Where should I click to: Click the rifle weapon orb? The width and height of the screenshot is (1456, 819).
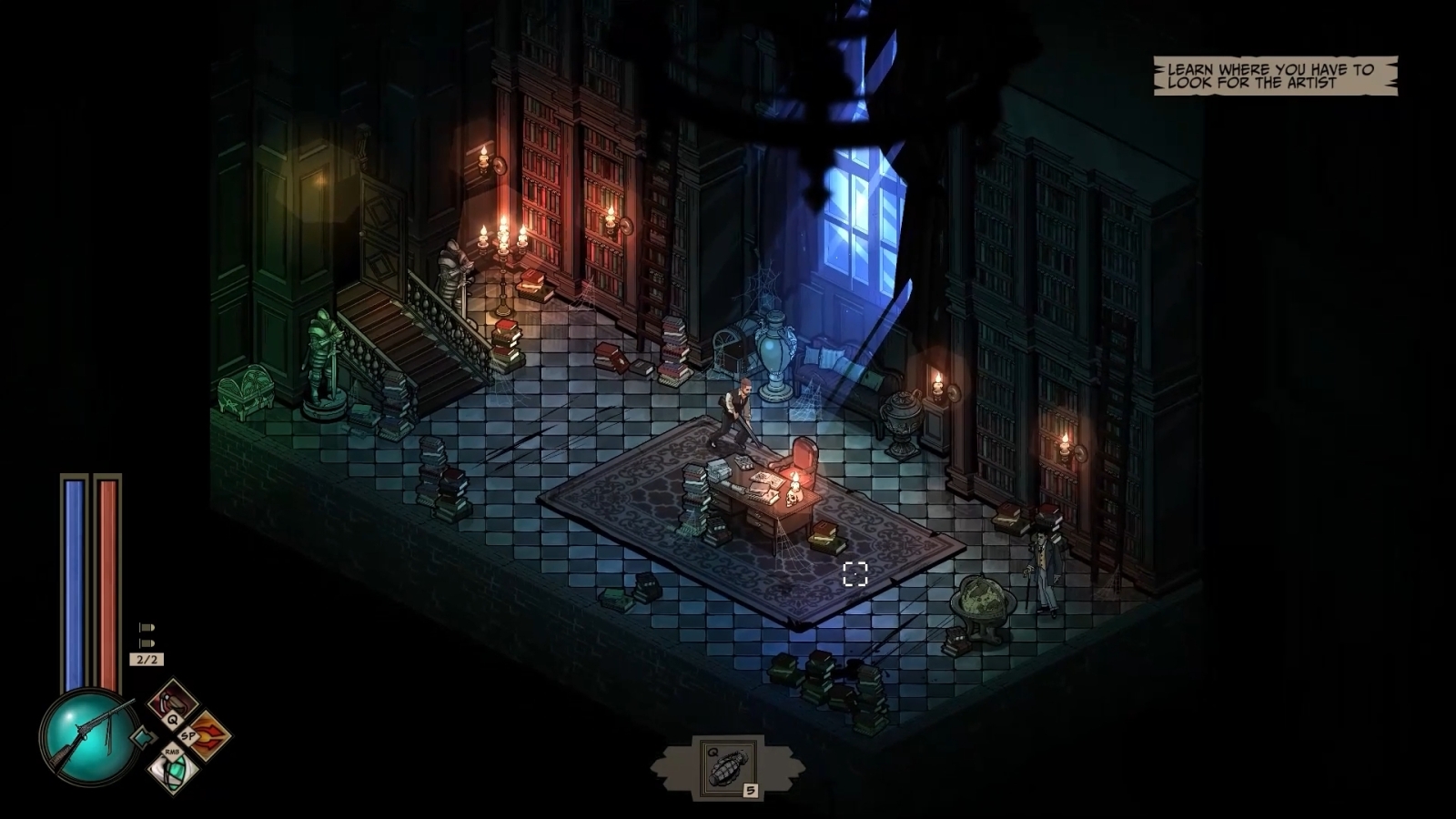point(84,733)
